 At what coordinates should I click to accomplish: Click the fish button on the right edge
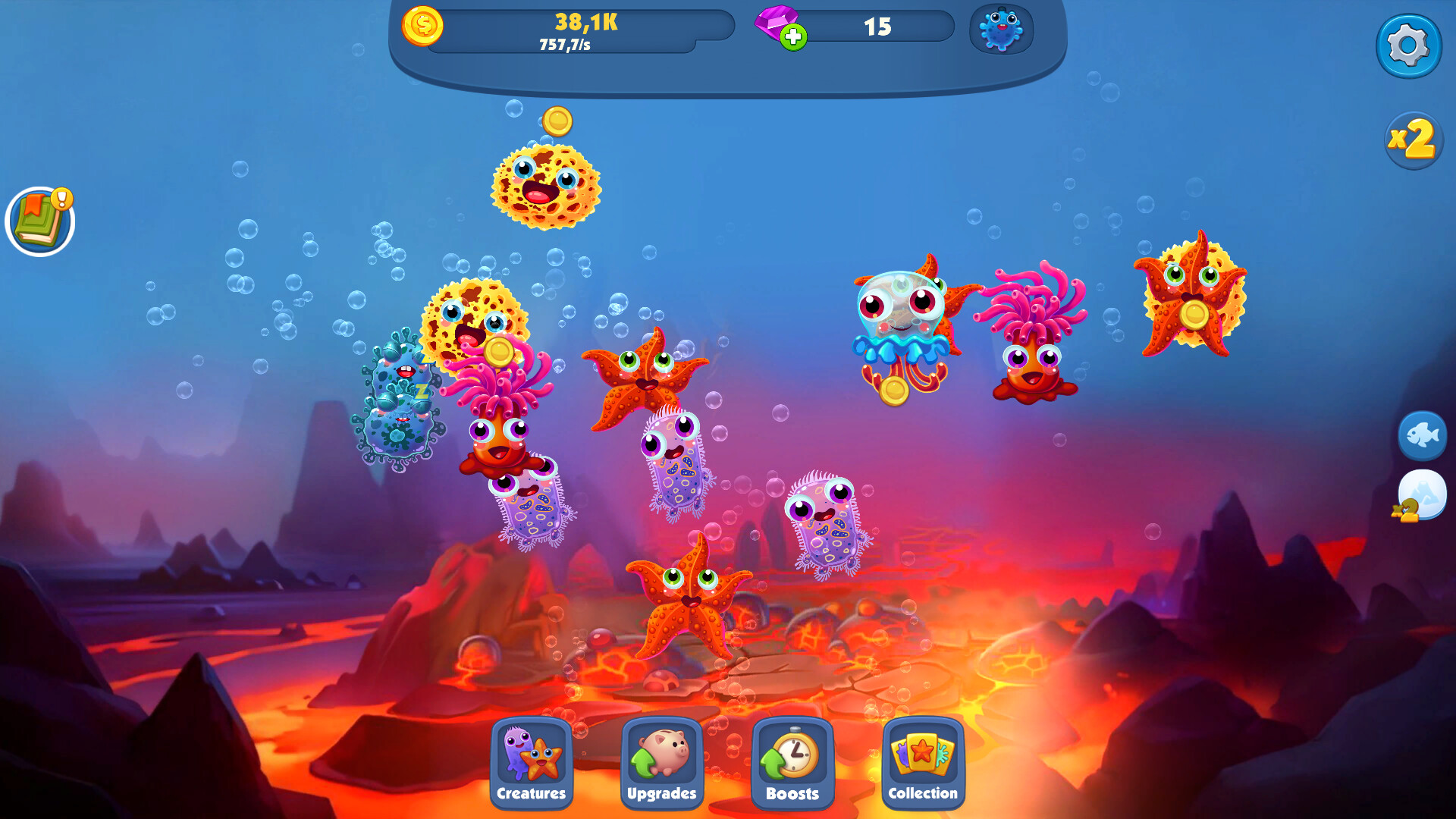(1423, 435)
